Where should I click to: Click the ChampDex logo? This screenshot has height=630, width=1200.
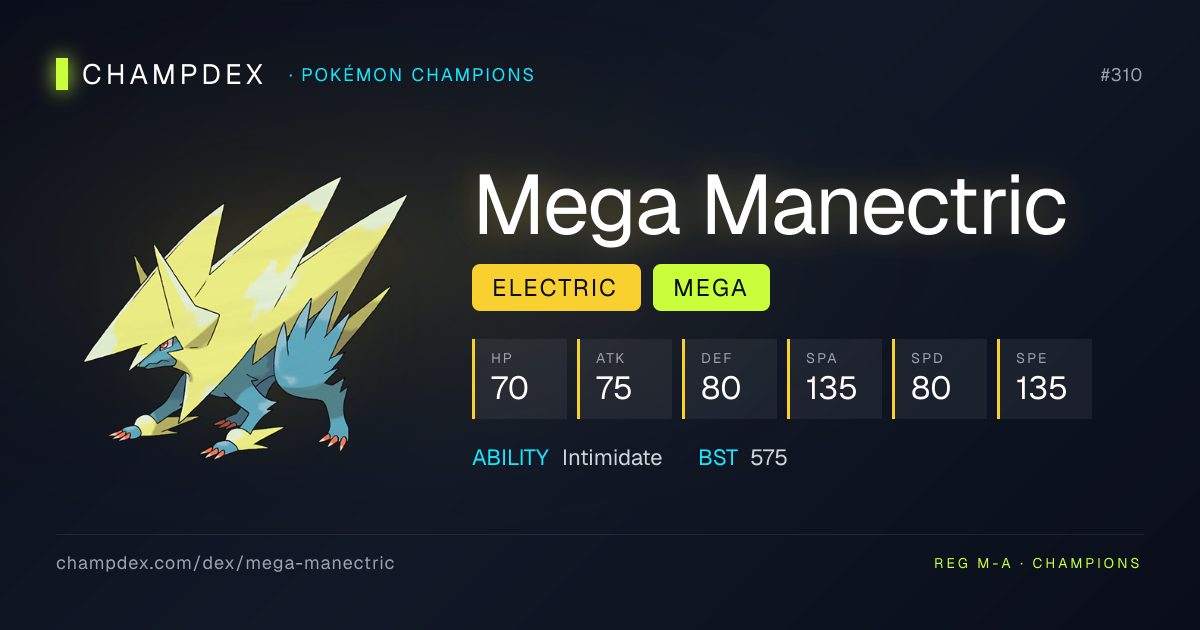coord(160,74)
